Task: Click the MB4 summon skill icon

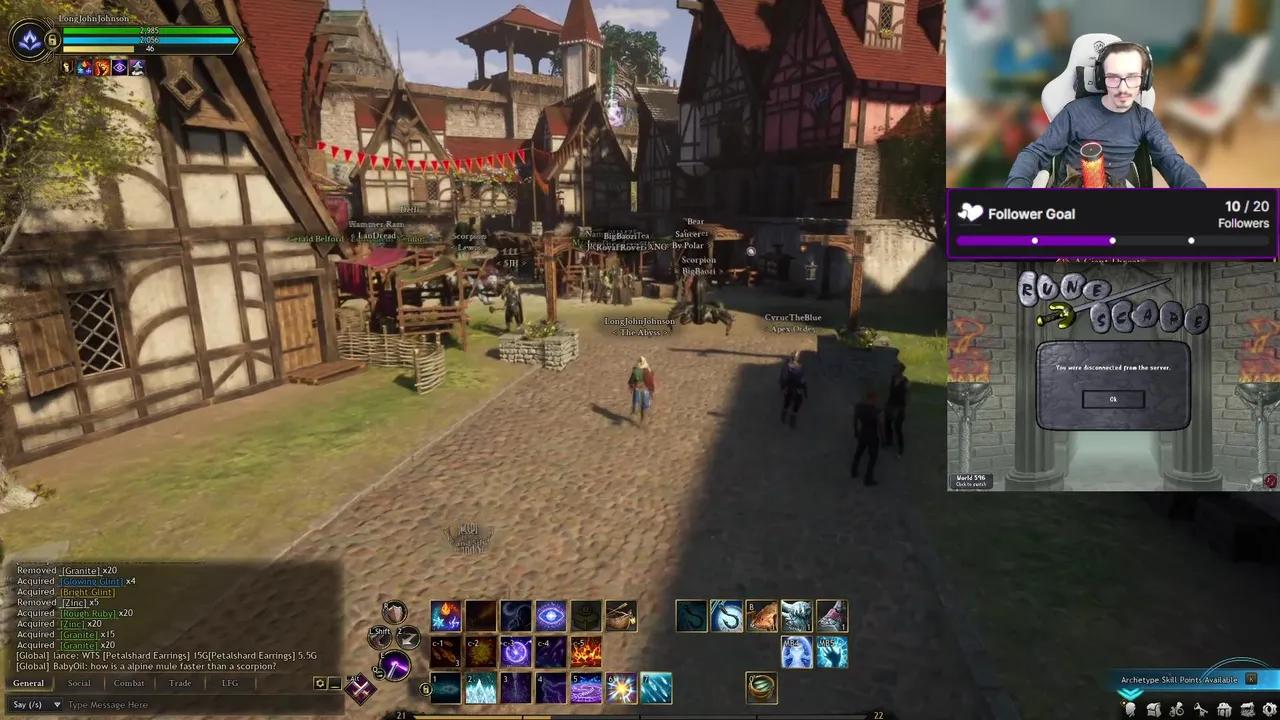Action: click(x=797, y=652)
